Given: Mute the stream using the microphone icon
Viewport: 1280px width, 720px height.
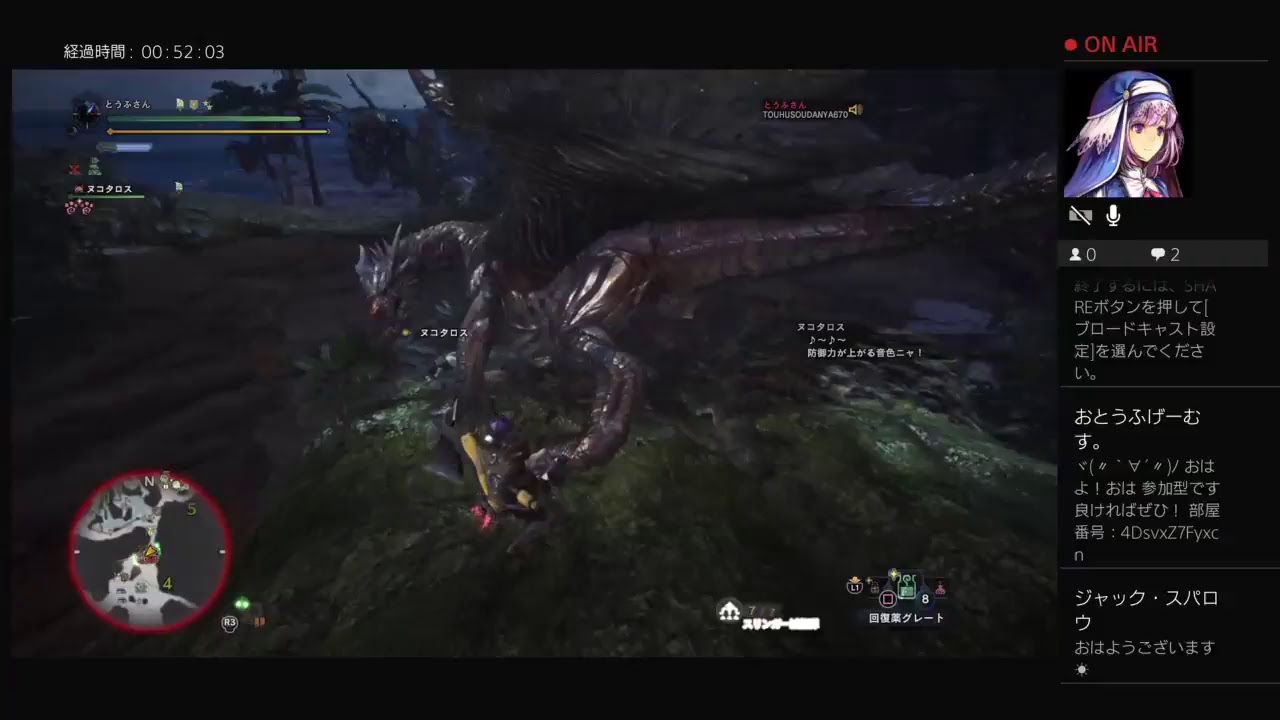Looking at the screenshot, I should click(x=1112, y=215).
